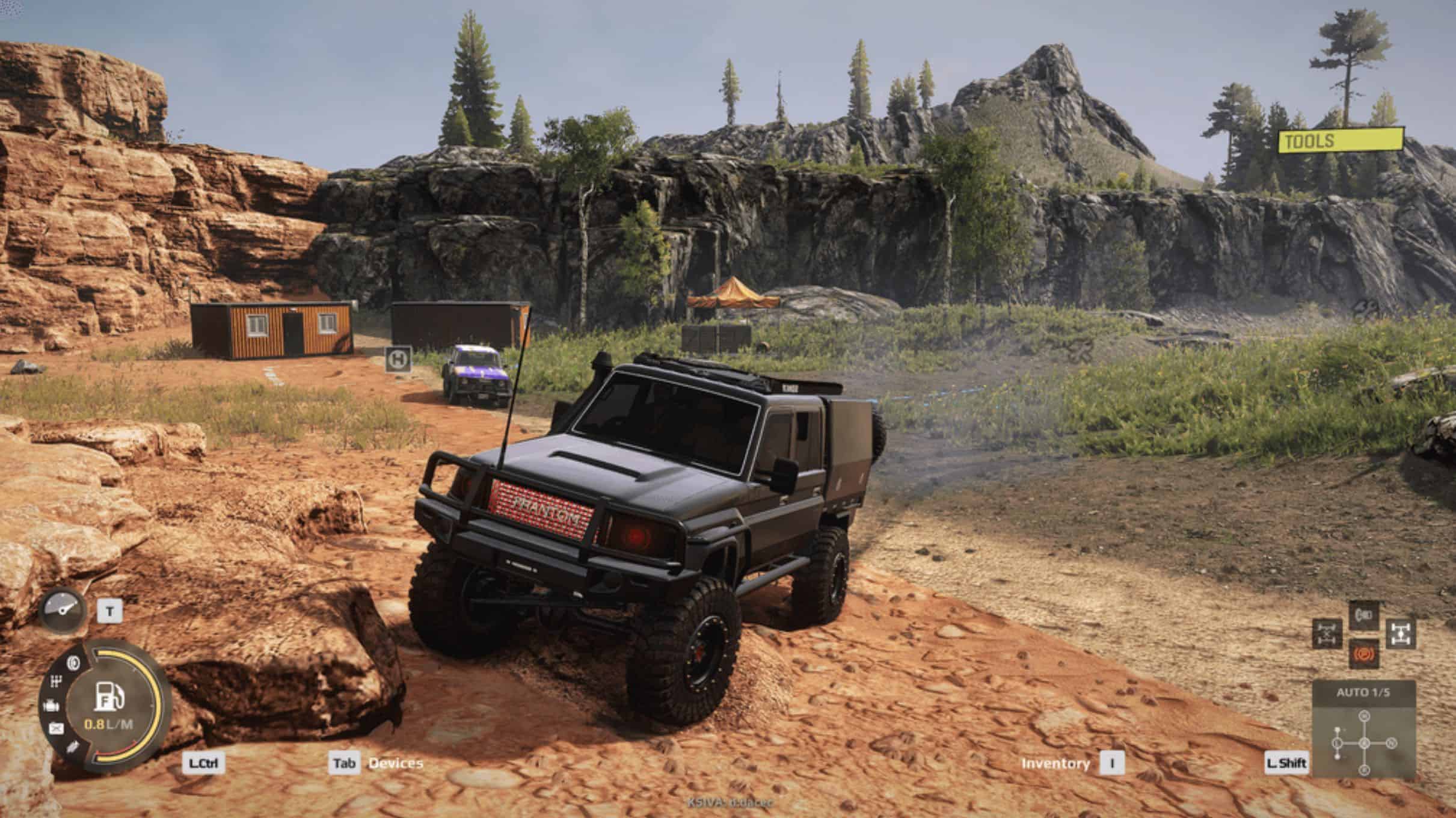Viewport: 1456px width, 818px height.
Task: Toggle the headlights icon
Action: 1363,615
